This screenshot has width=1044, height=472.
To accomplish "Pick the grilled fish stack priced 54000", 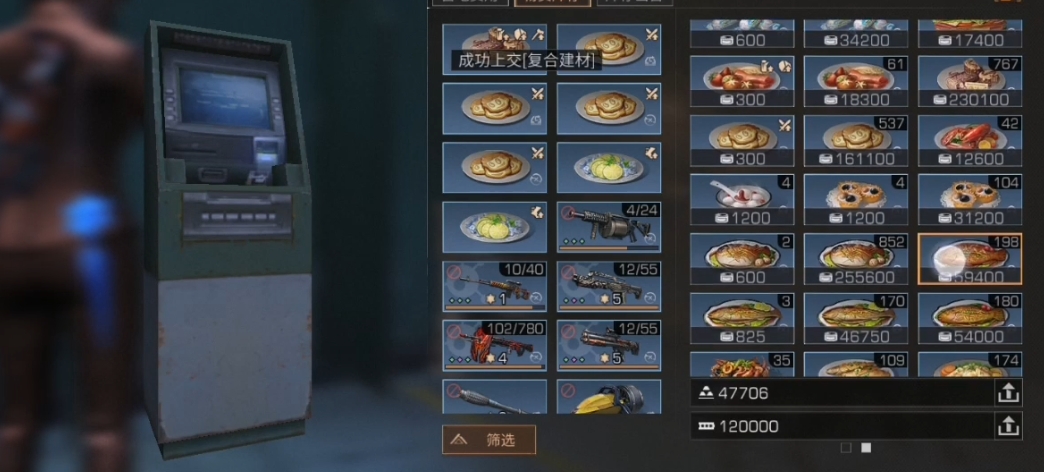I will [x=969, y=318].
